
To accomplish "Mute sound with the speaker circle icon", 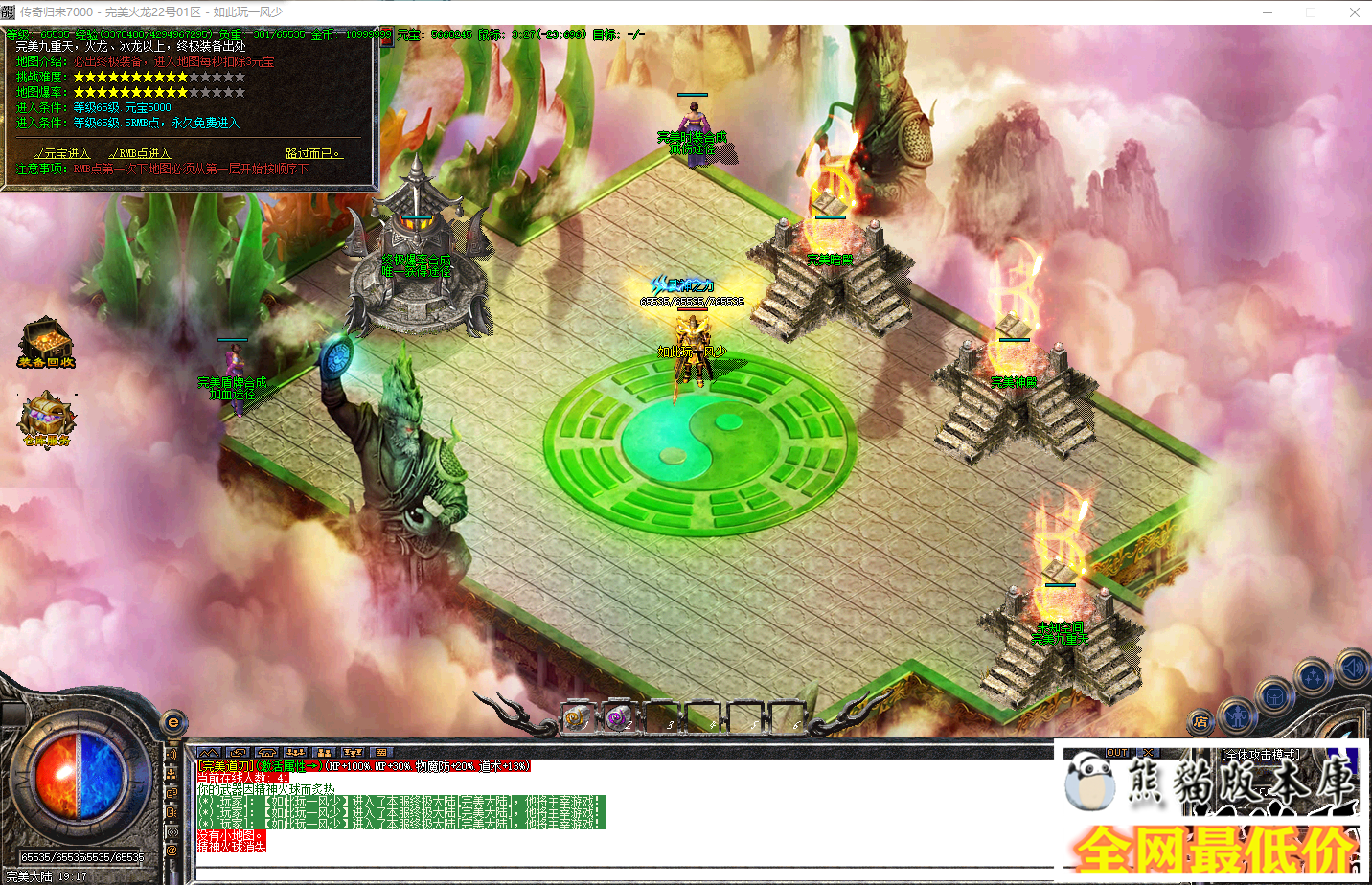I will 1349,668.
